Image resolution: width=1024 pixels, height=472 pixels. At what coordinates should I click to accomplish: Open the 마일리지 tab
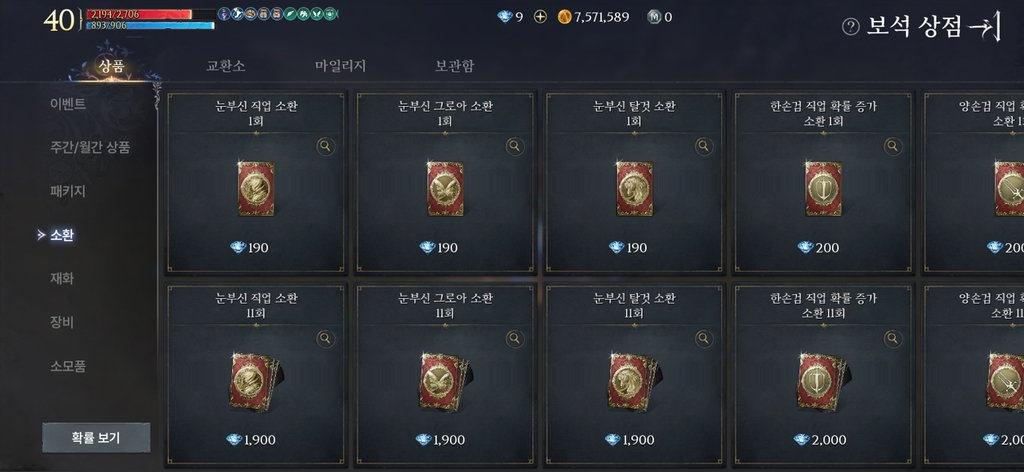click(340, 66)
